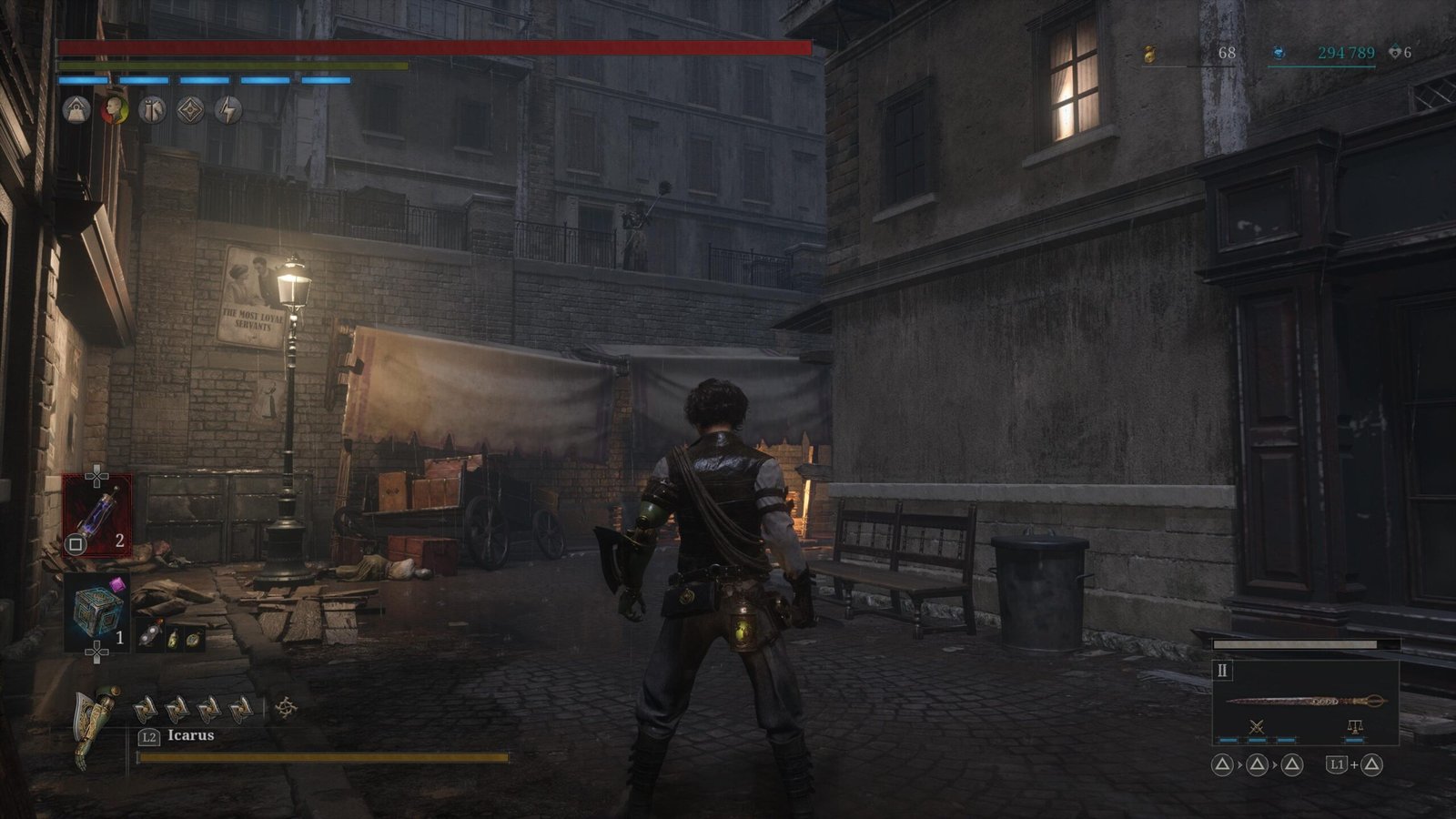Click the weight status icon
The height and width of the screenshot is (819, 1456).
click(76, 111)
